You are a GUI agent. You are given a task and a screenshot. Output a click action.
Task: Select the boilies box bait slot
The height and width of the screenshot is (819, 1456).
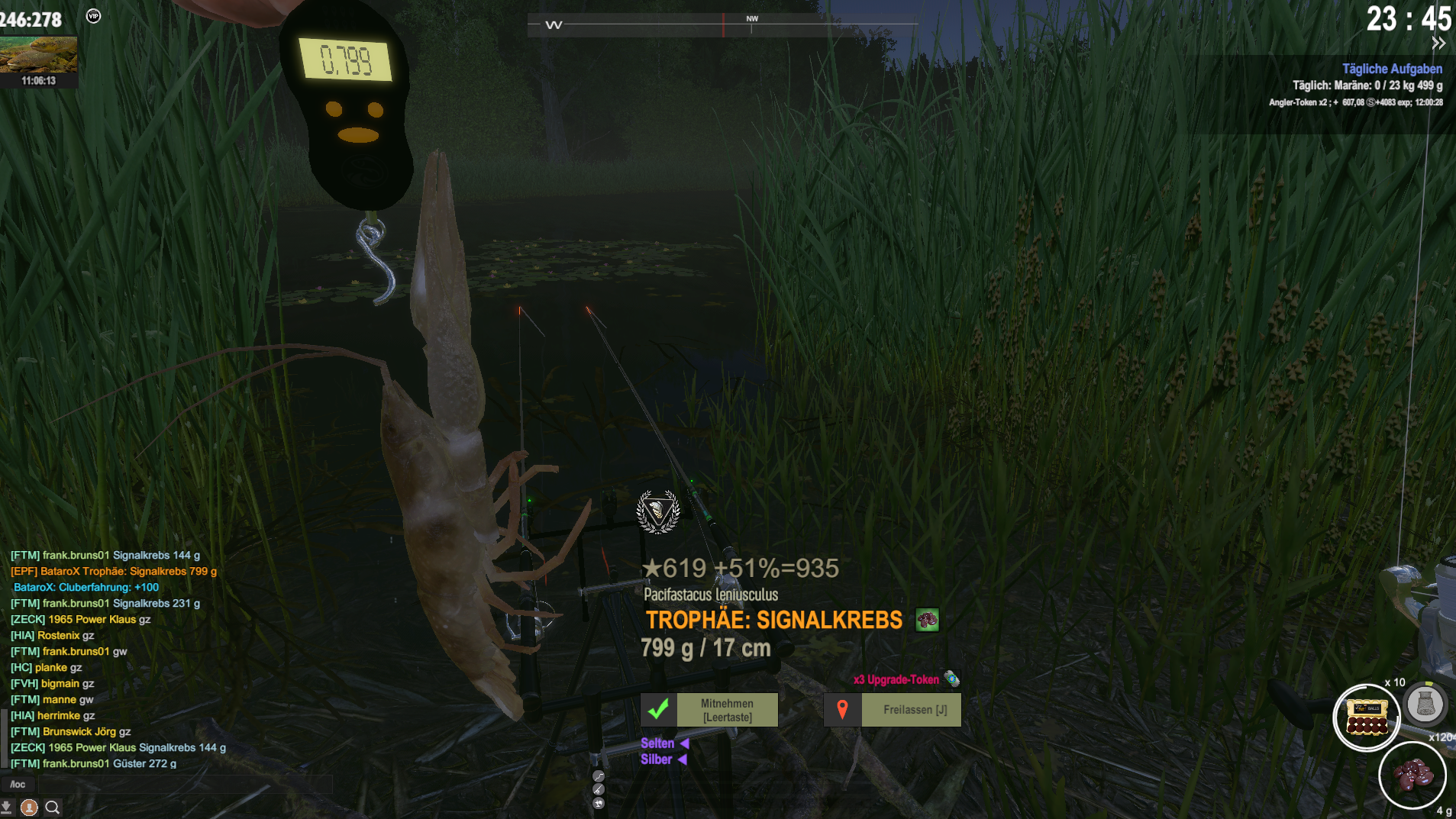(x=1366, y=717)
